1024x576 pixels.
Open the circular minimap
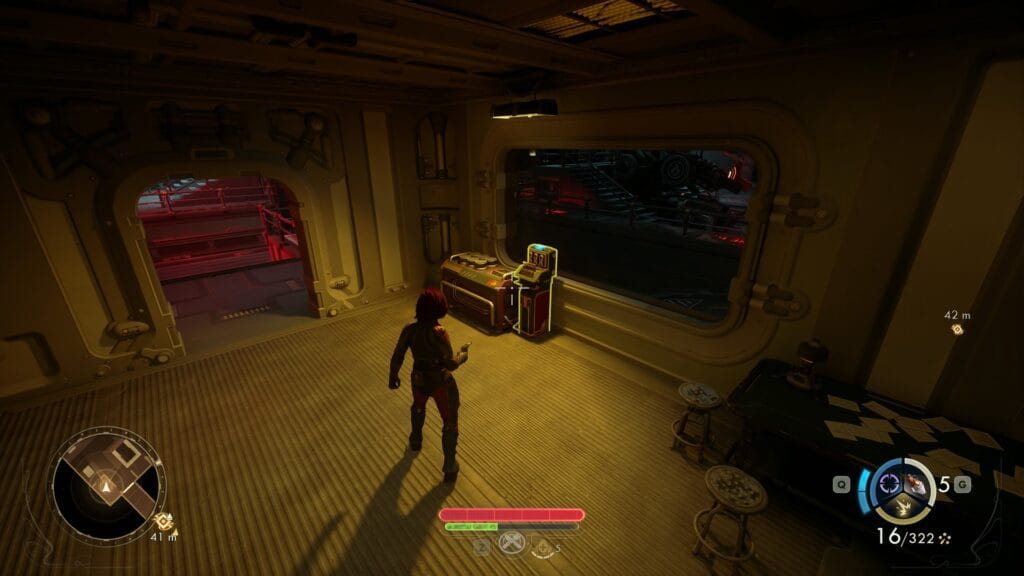pos(105,484)
